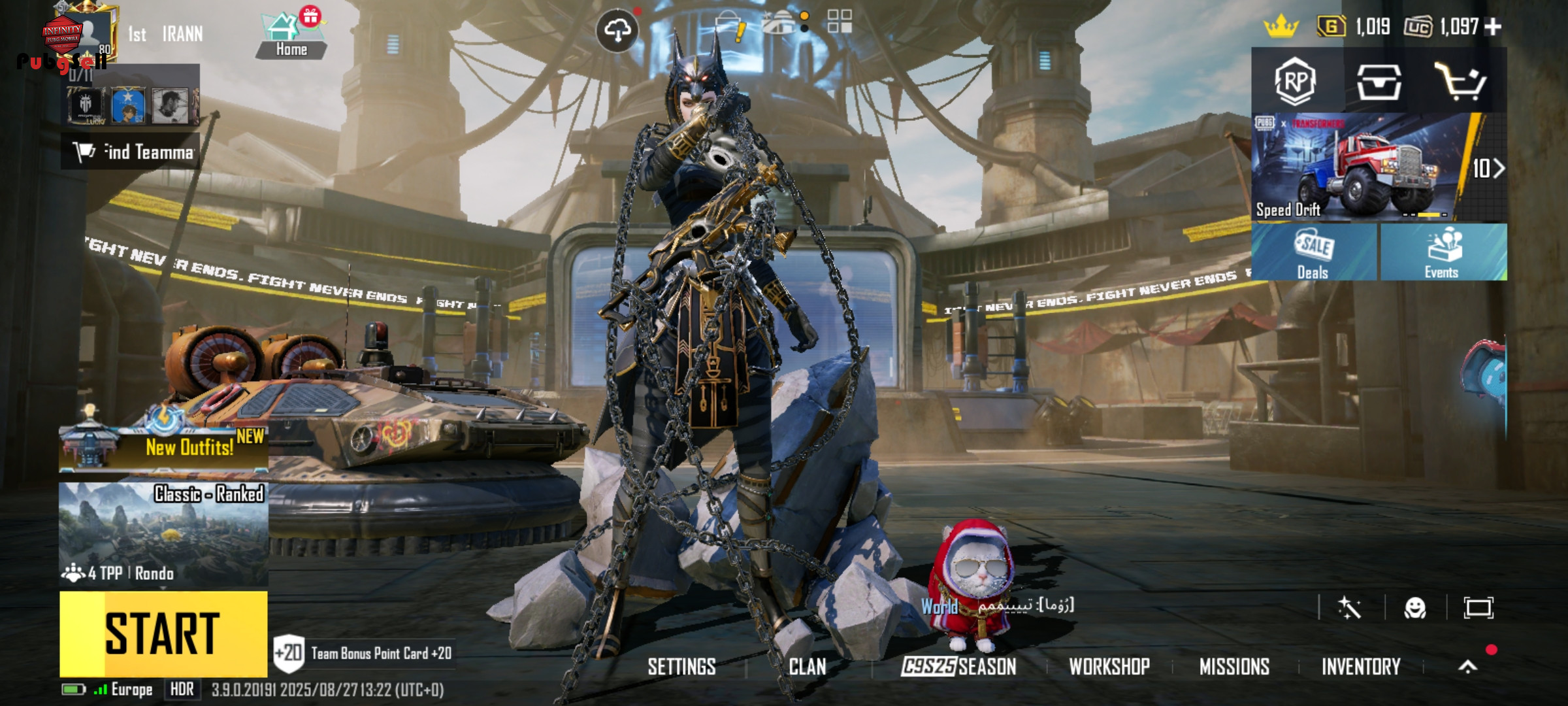Open the Classic Ranked mode selector
Screen dimensions: 1568x706
(163, 534)
